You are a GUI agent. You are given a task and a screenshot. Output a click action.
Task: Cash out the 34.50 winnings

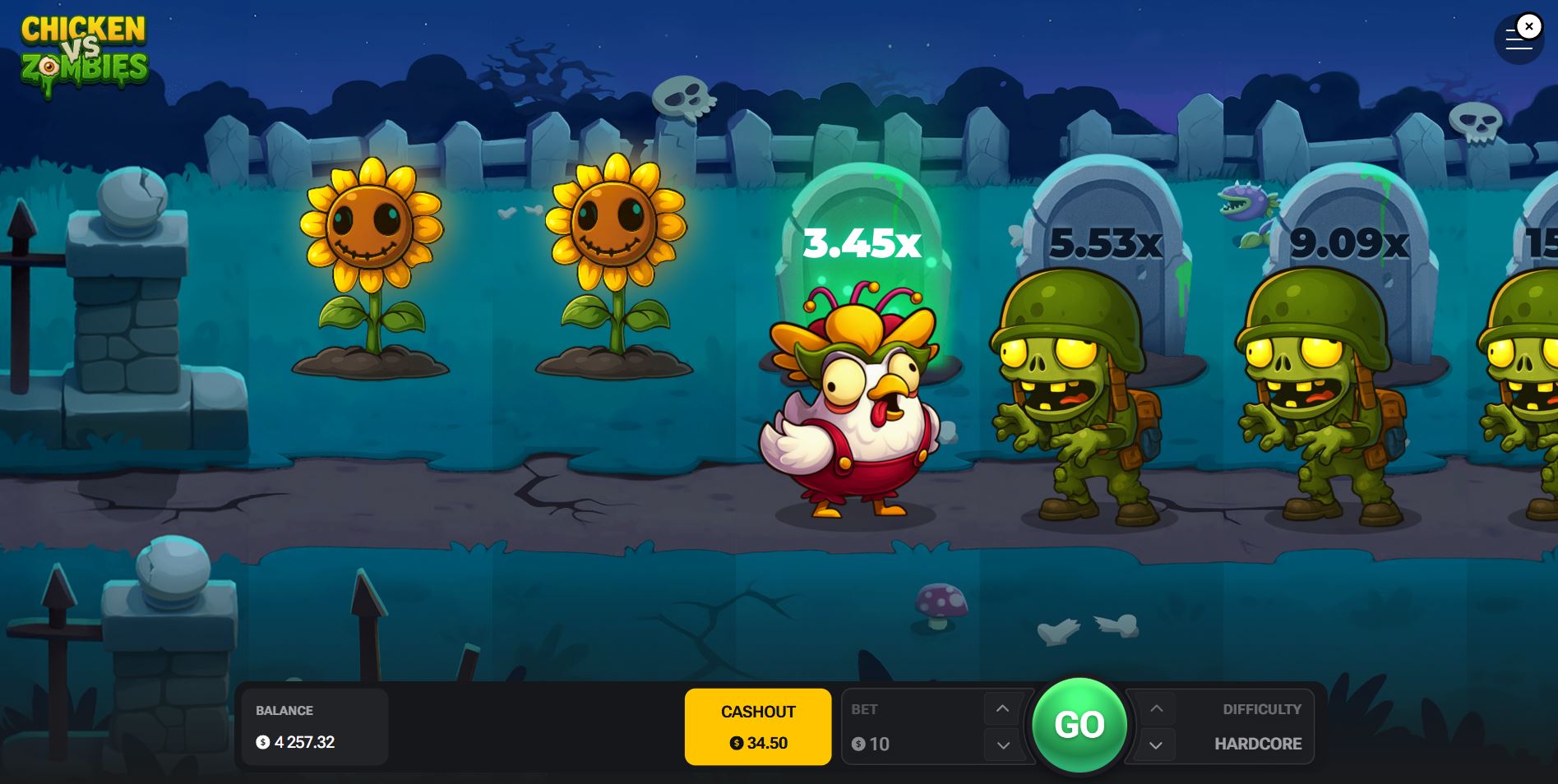(x=757, y=726)
